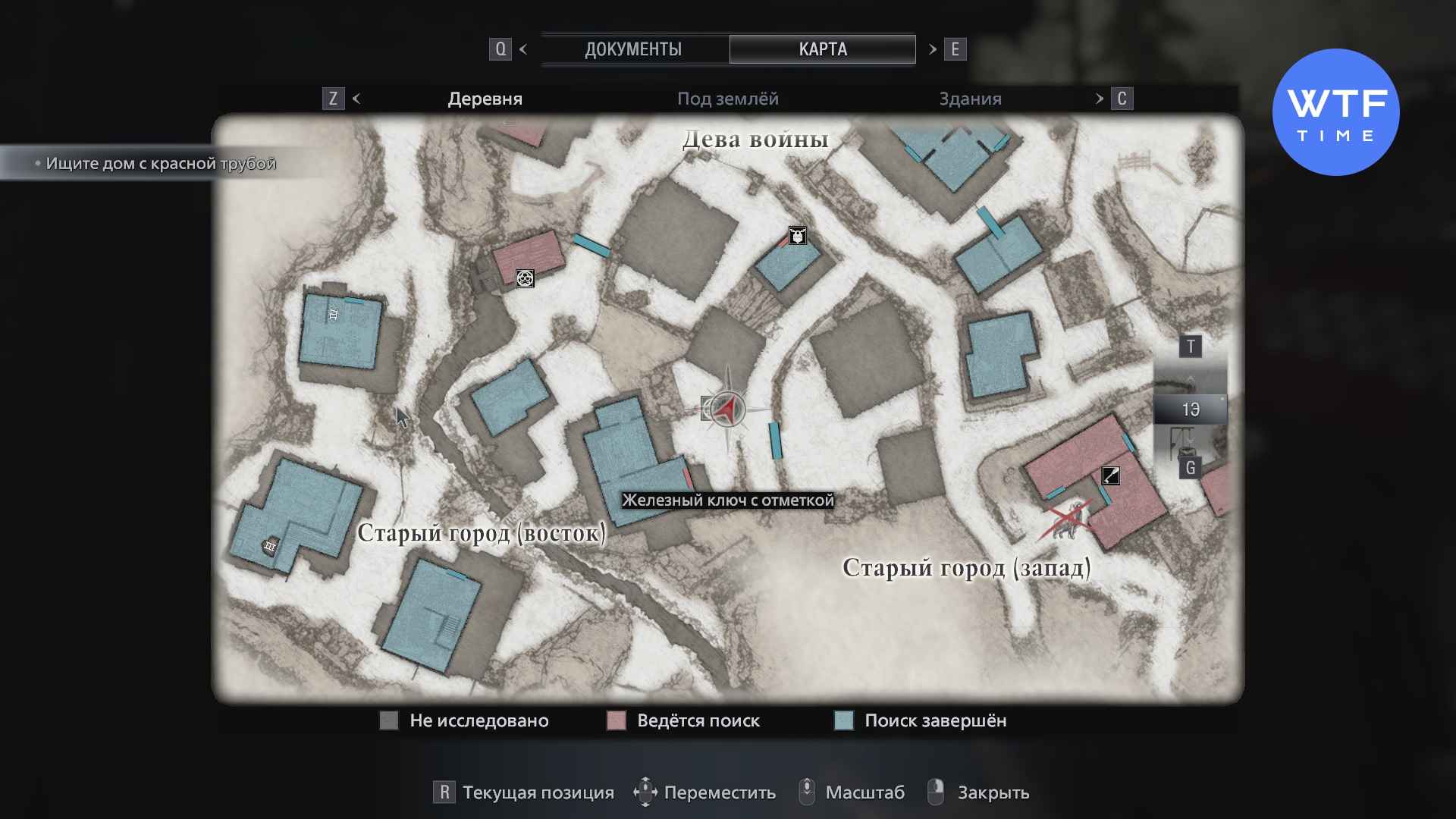Click the objective about the red chimney house

[x=160, y=163]
